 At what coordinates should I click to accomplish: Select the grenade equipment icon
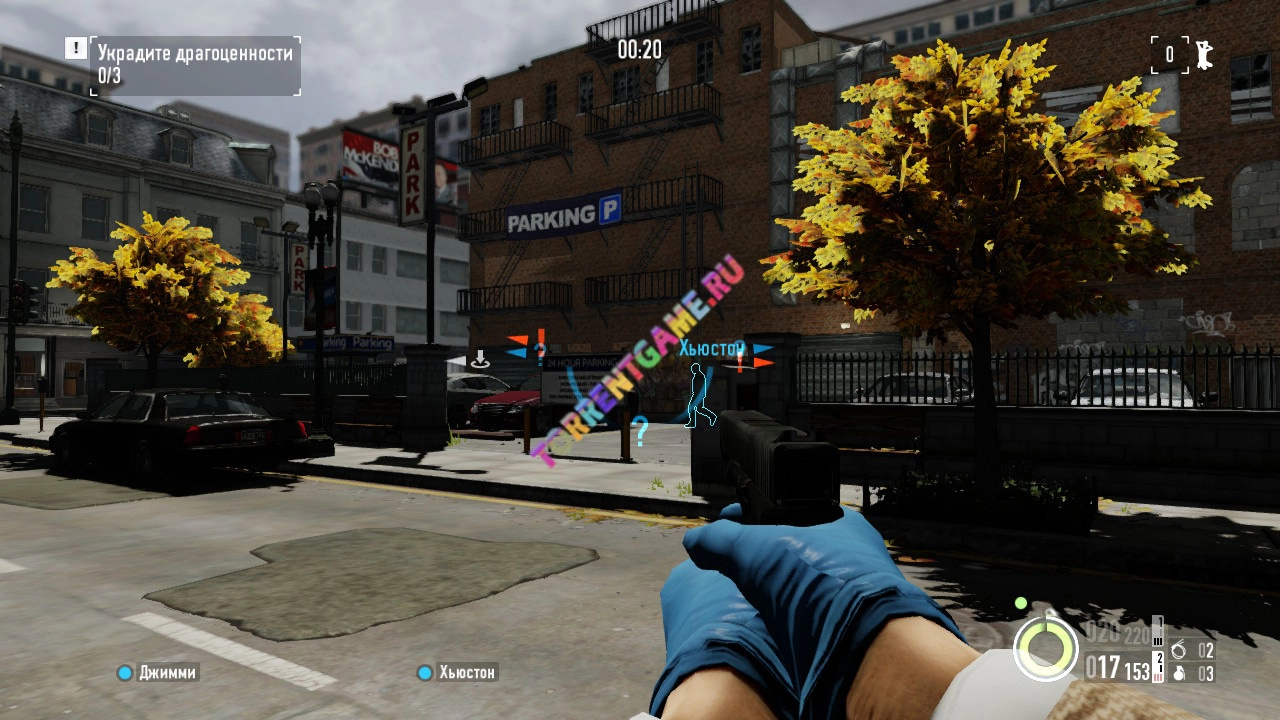coord(1178,673)
